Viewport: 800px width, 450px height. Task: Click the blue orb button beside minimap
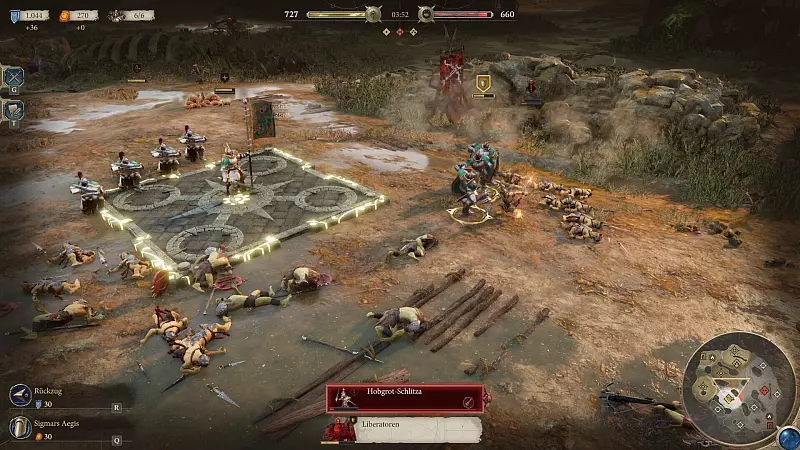(x=788, y=435)
